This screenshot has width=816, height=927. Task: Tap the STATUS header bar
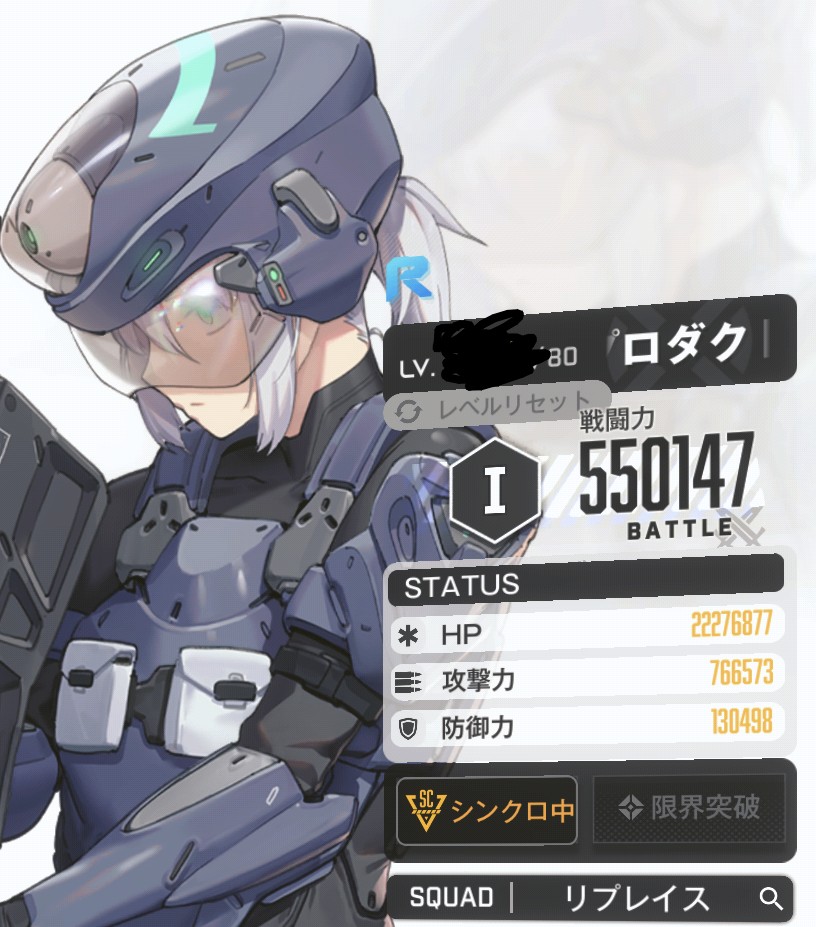pyautogui.click(x=585, y=586)
